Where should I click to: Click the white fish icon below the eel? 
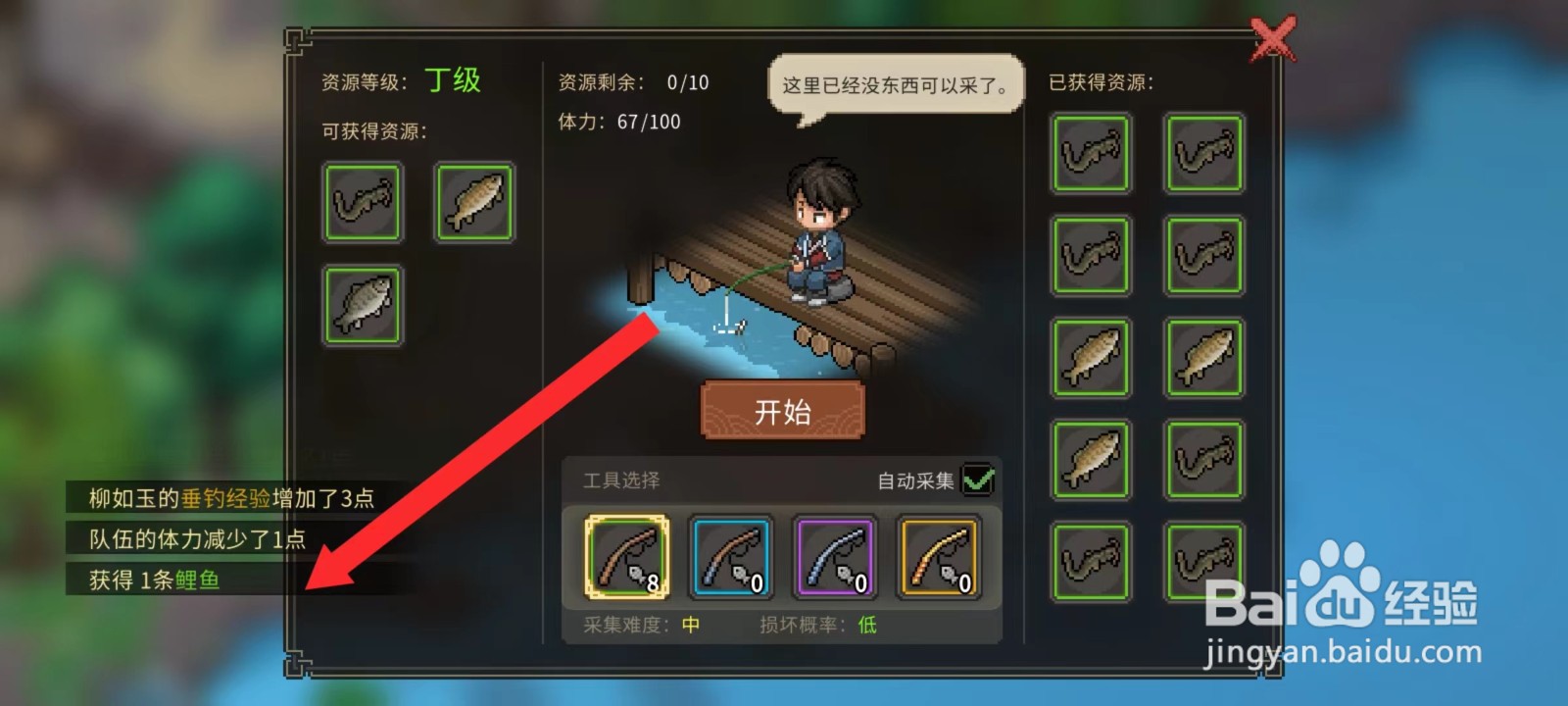363,305
